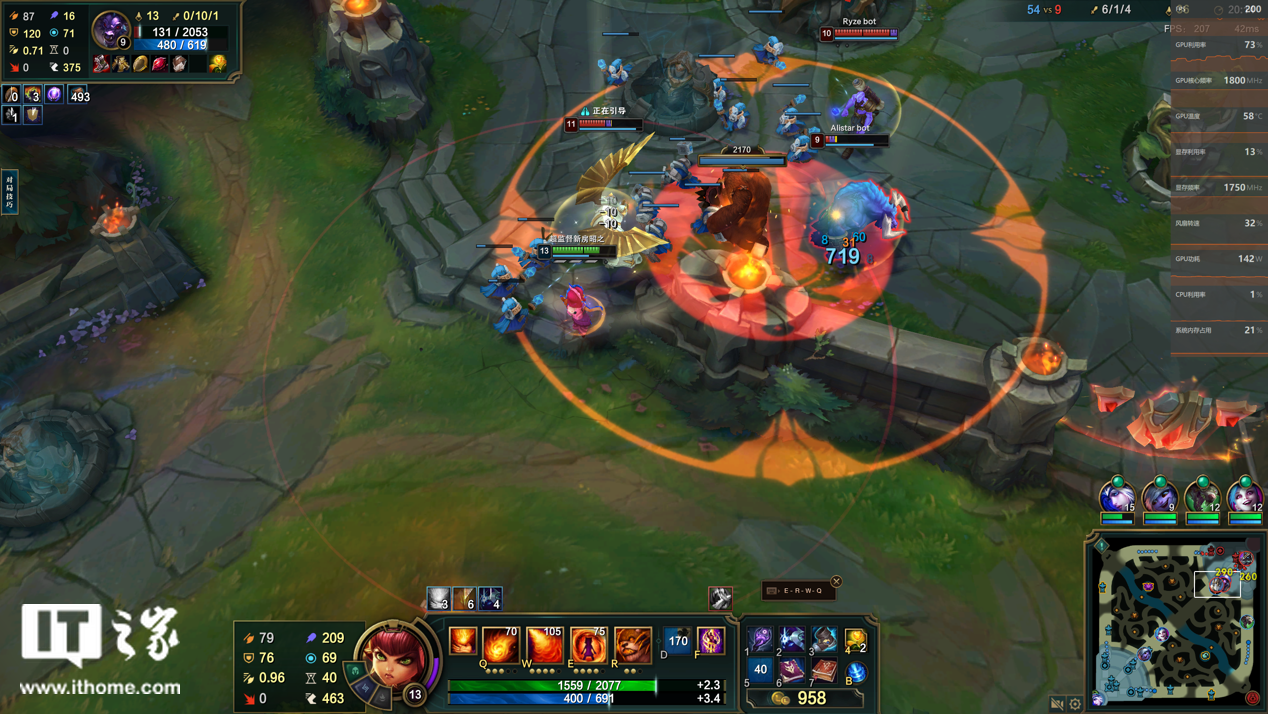Click the summoner spell on 170 cooldown
Viewport: 1268px width, 714px height.
pos(678,641)
